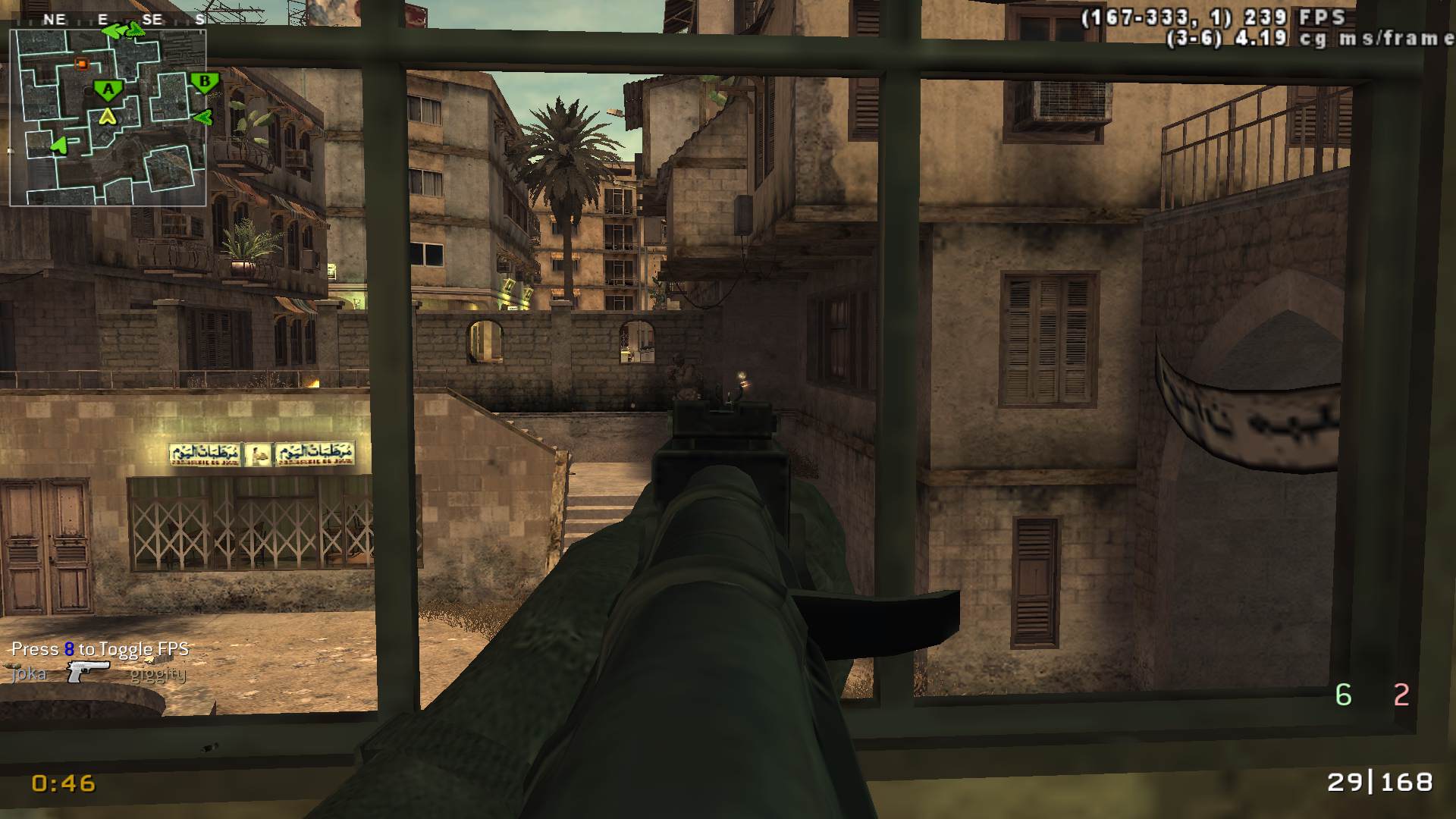Select the B objective marker on minimap

point(204,82)
